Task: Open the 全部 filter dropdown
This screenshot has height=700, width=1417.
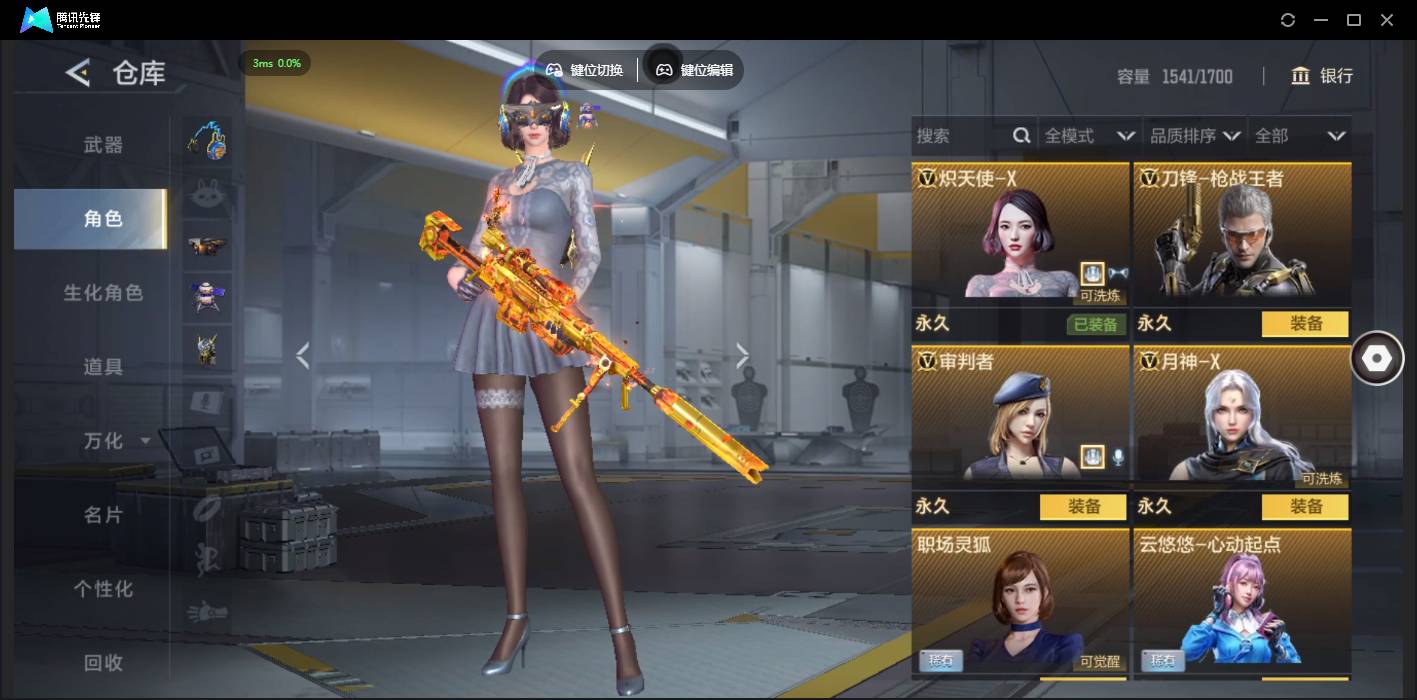Action: (x=1300, y=136)
